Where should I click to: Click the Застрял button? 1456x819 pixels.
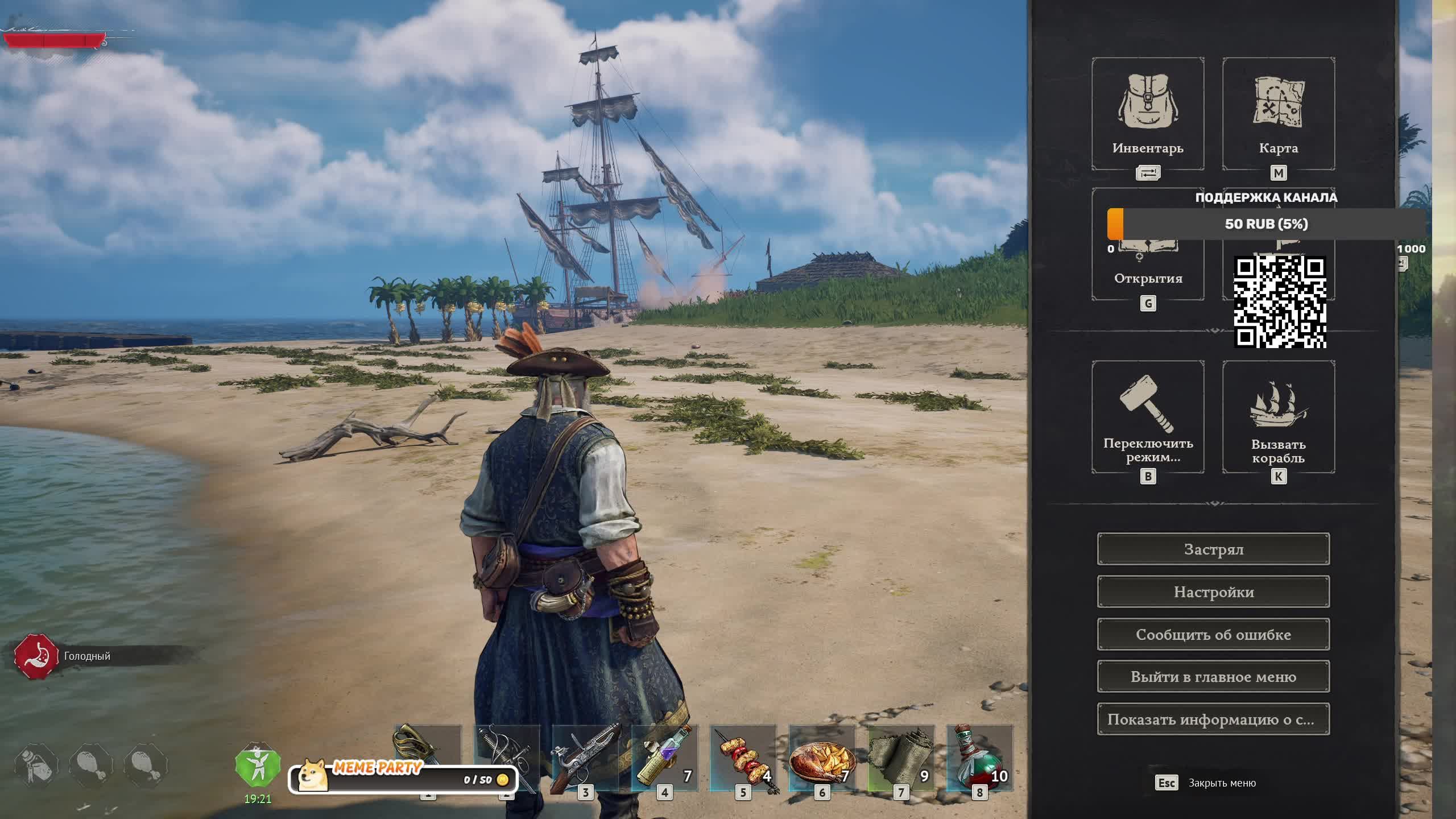coord(1213,549)
